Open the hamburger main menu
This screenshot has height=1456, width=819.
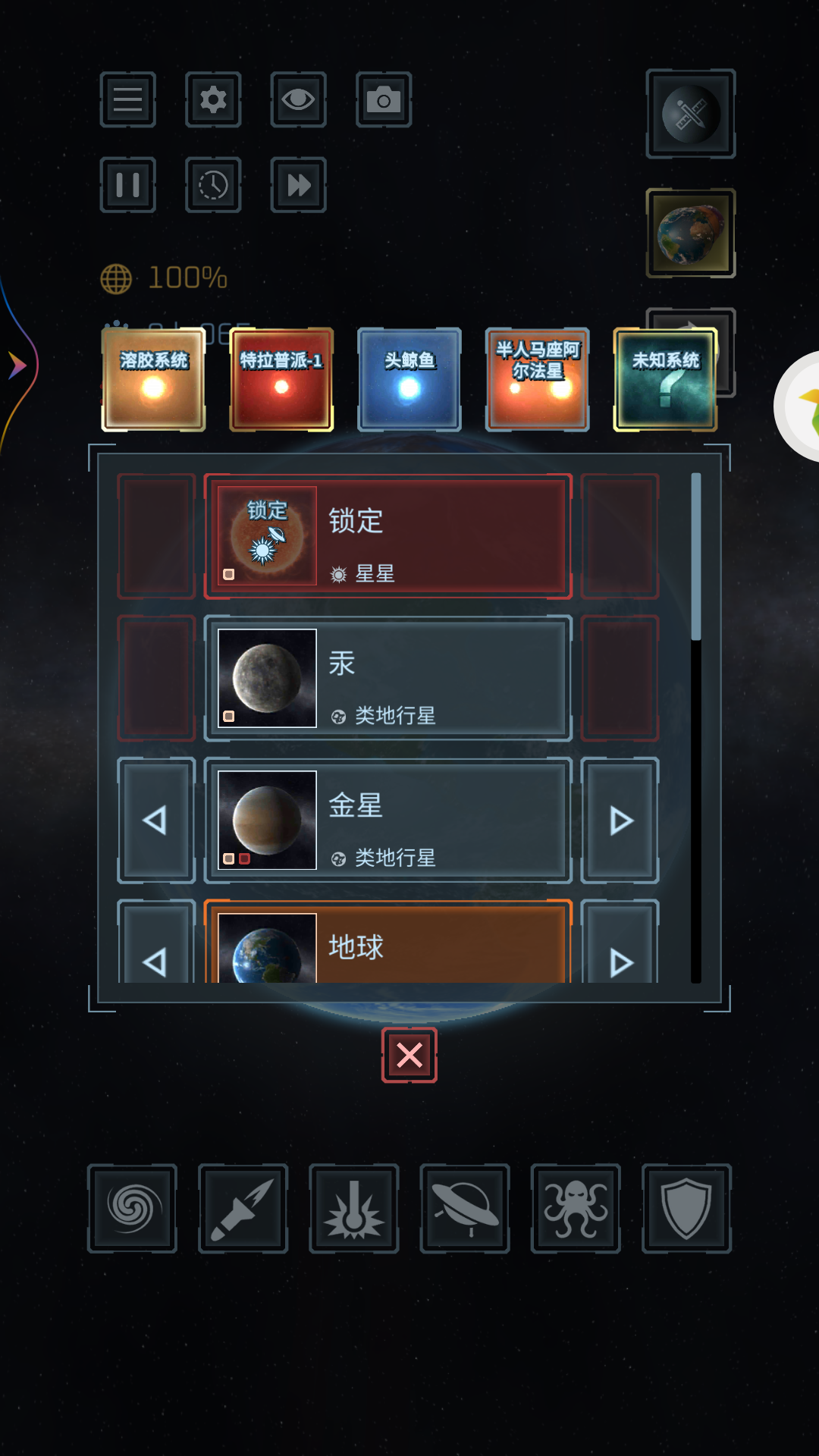[x=127, y=99]
